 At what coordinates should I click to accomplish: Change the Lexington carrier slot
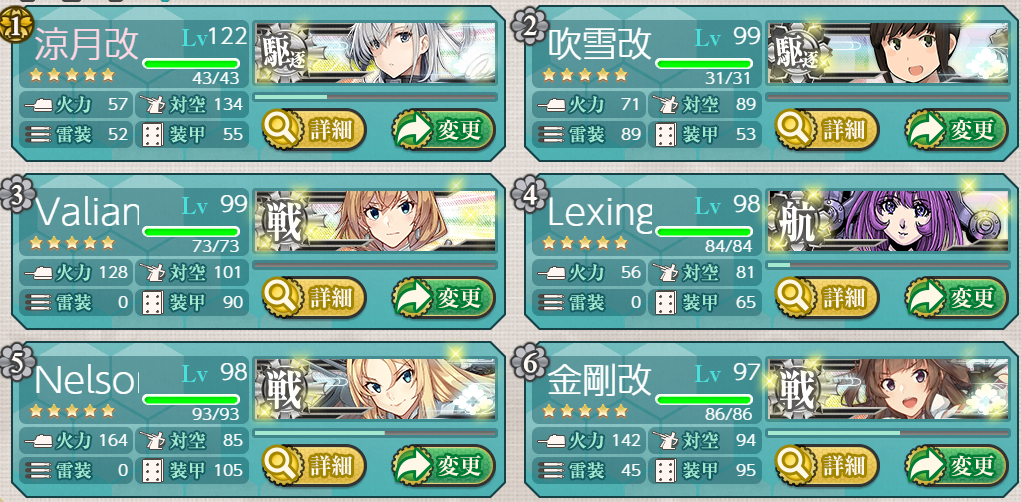tap(955, 297)
